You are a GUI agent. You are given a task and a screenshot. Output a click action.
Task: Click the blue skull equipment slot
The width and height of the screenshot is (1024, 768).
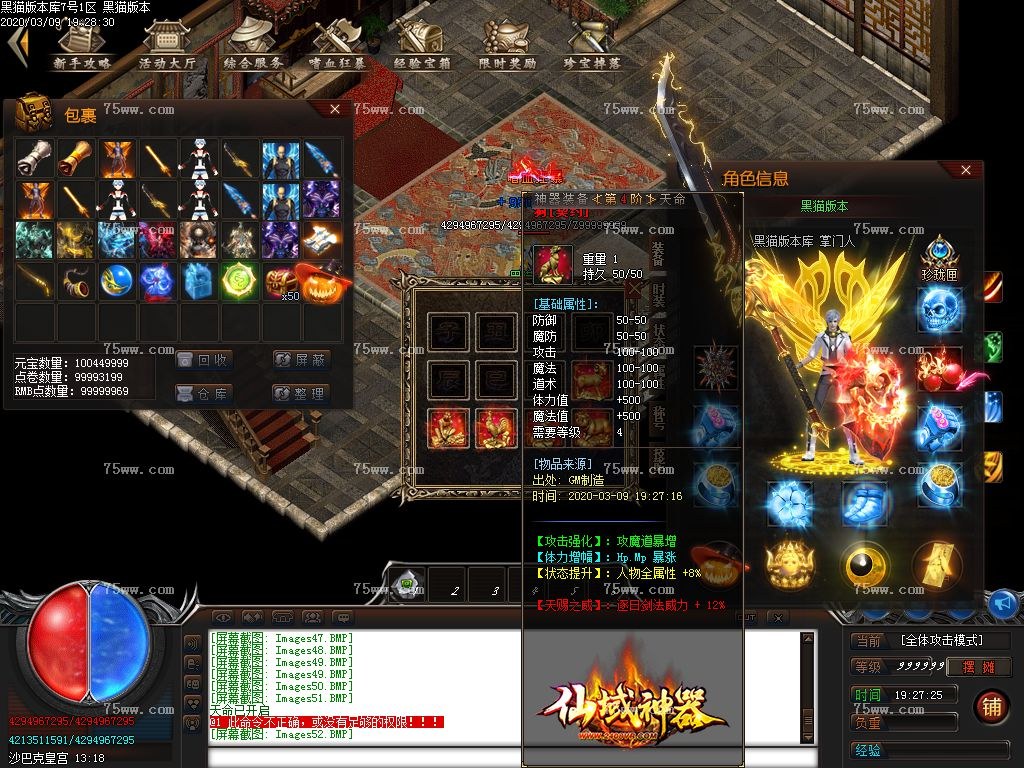coord(940,308)
